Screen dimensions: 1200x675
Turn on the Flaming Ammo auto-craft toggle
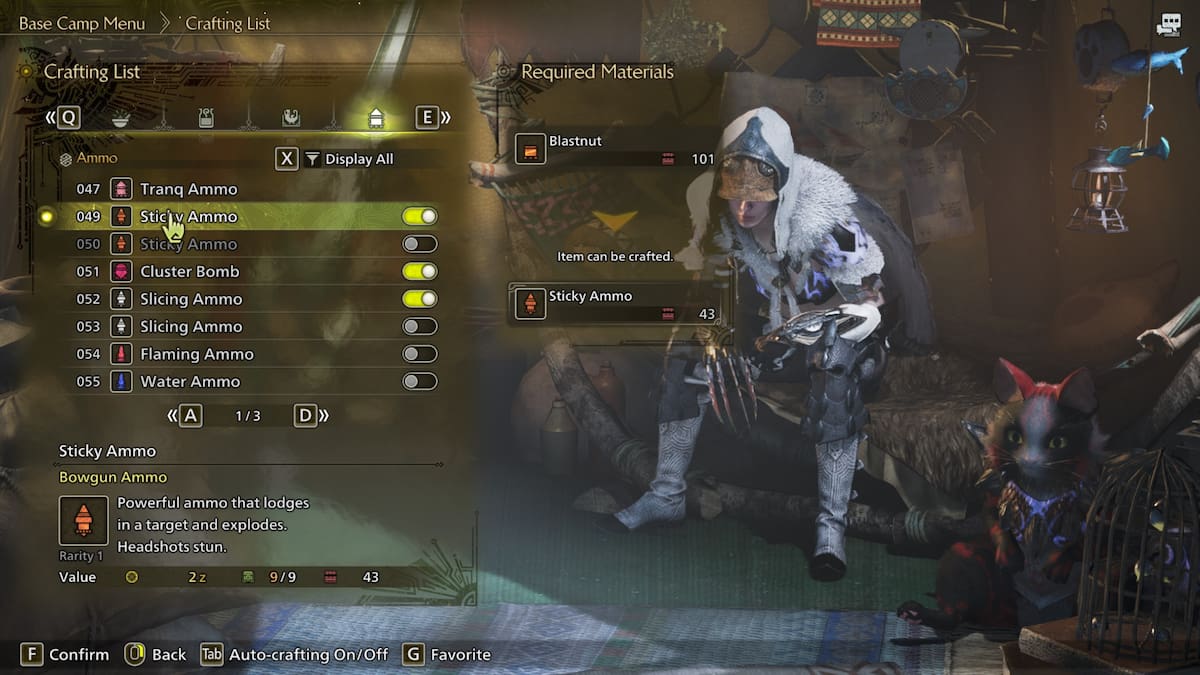[x=419, y=354]
